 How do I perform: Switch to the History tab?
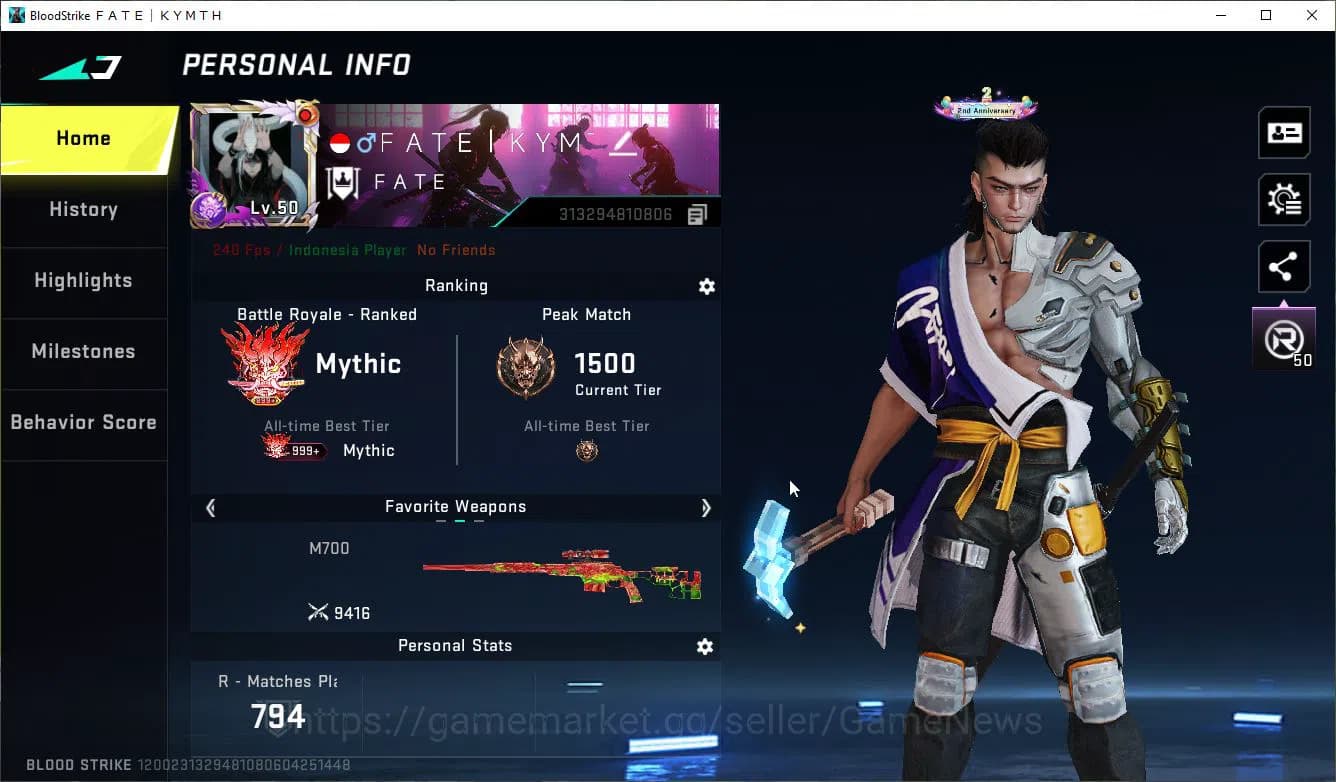click(x=83, y=210)
